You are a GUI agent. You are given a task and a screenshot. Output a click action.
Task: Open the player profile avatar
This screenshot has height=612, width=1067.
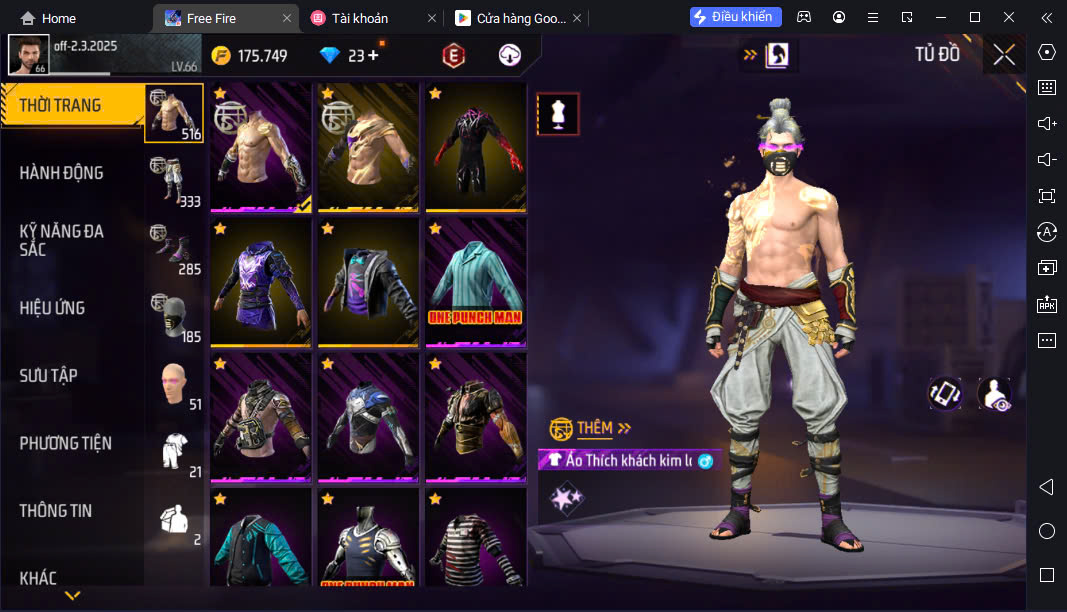(28, 55)
